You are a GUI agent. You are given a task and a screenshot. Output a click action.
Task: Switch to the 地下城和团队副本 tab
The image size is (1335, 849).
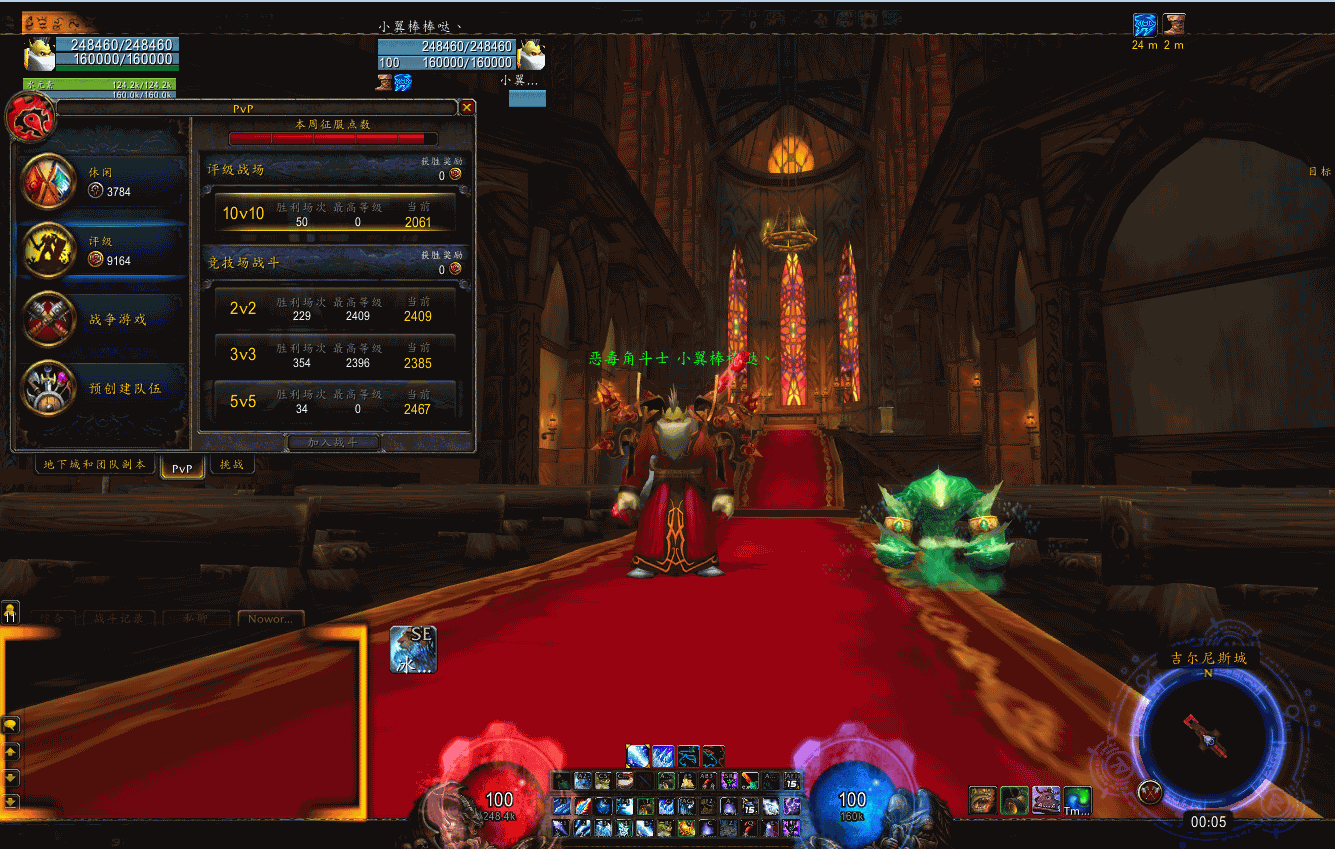click(x=95, y=465)
